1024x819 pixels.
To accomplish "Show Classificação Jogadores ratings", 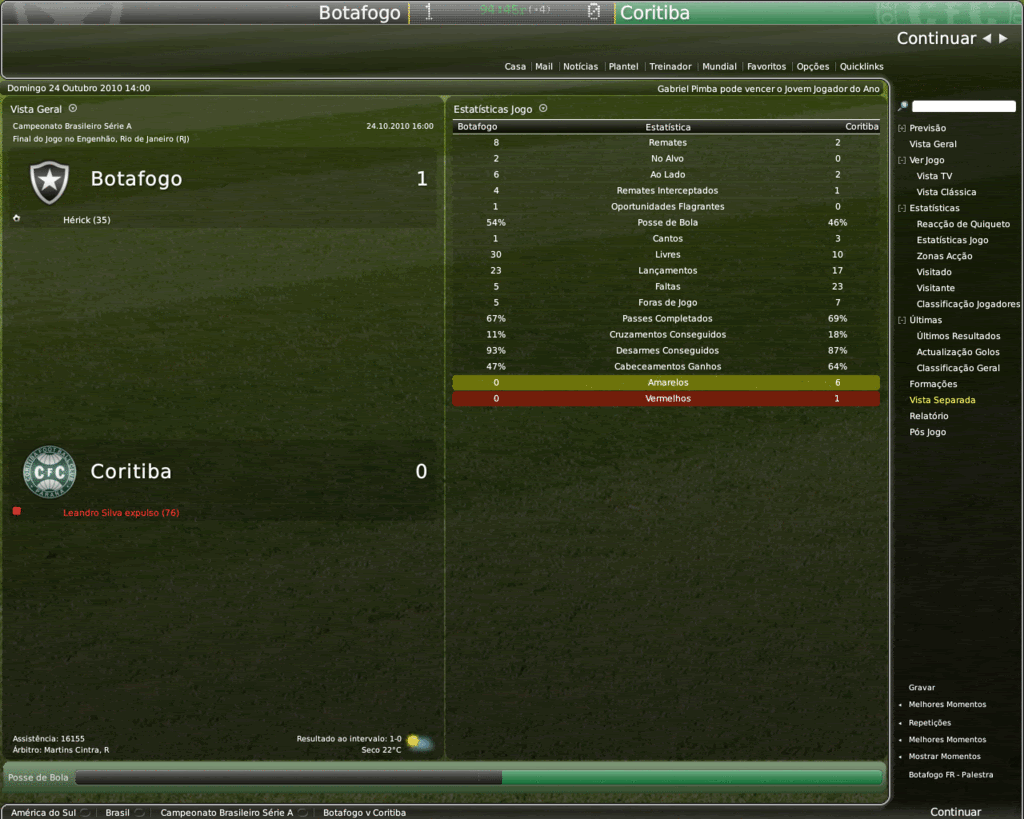I will tap(968, 304).
